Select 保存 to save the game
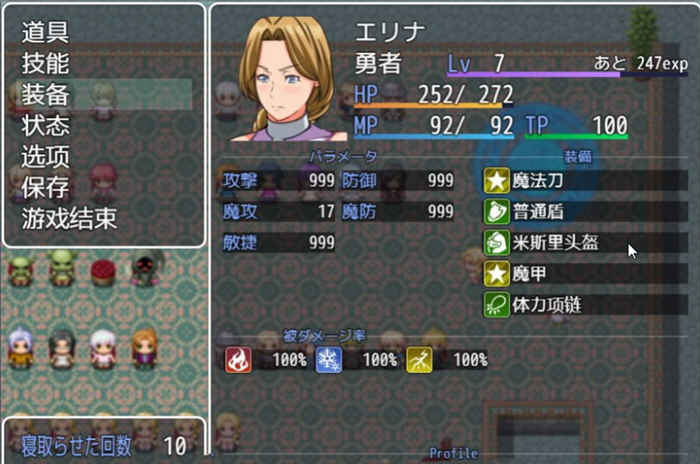Viewport: 700px width, 464px height. click(x=46, y=187)
